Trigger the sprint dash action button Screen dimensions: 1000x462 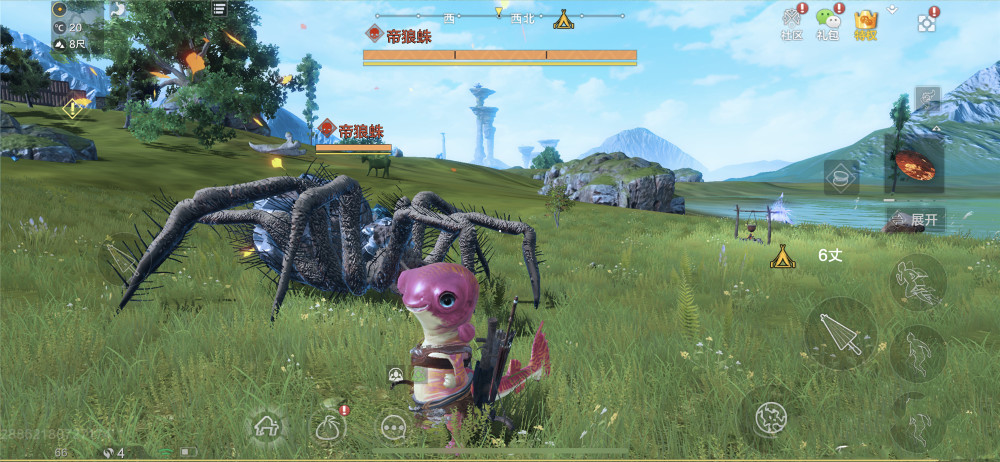pos(917,281)
